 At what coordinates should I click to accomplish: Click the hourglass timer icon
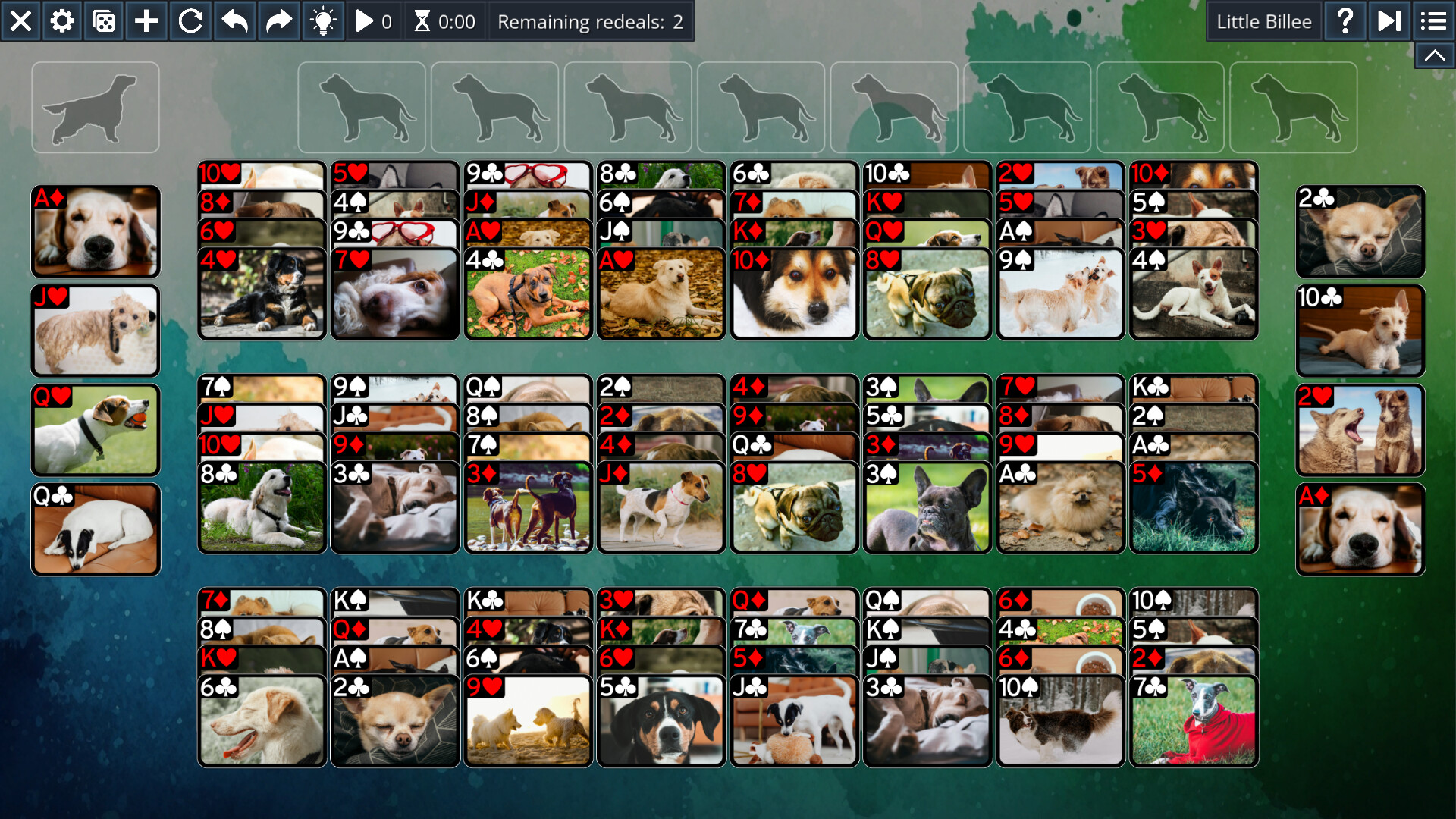(x=425, y=21)
